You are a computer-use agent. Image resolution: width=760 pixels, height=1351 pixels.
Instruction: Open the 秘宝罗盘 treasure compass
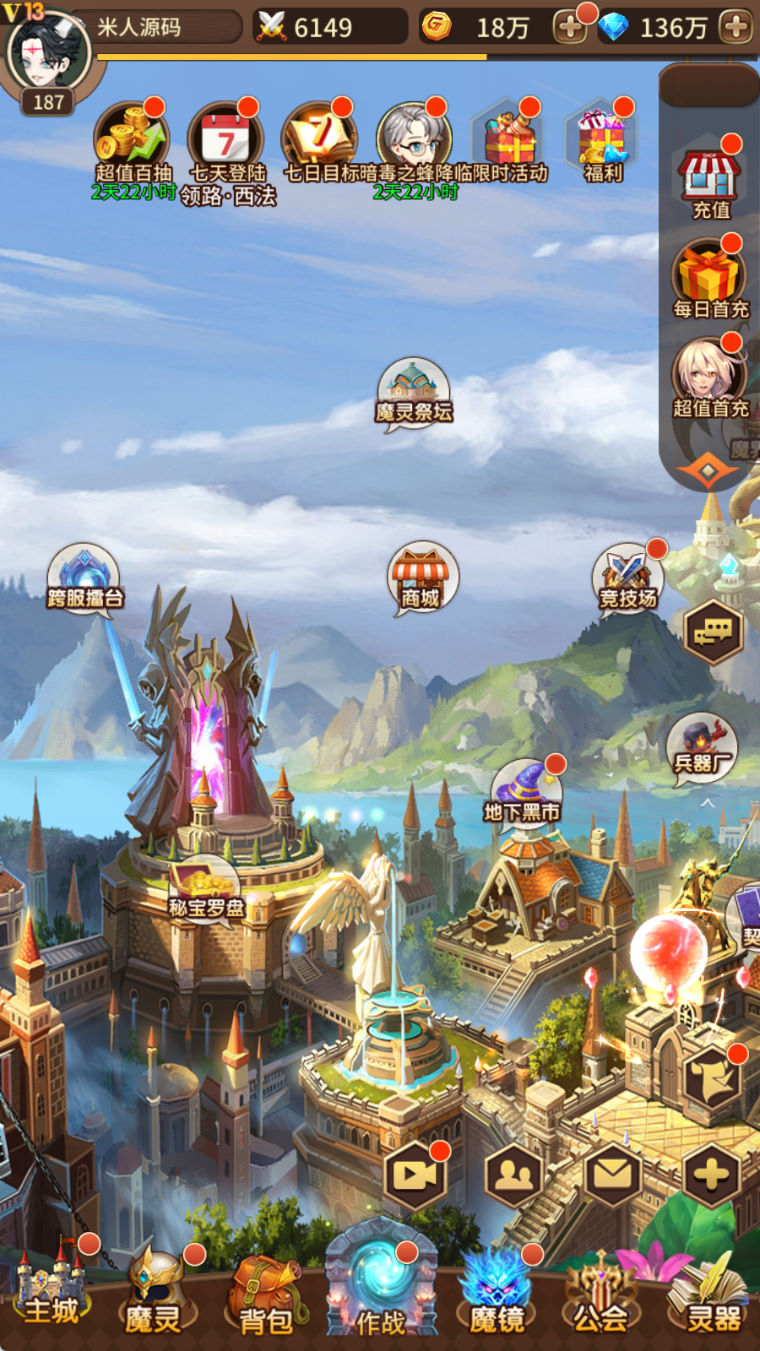click(204, 888)
